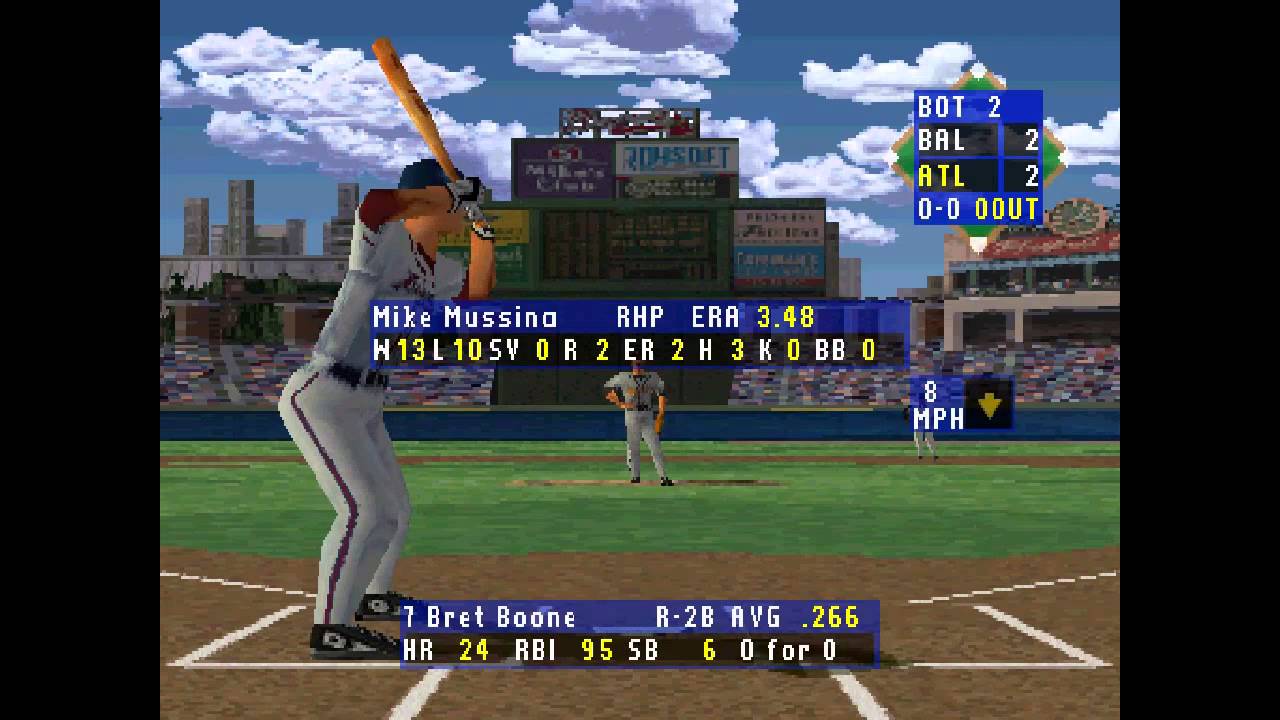Toggle the 8 MPH wind speed display
The width and height of the screenshot is (1280, 720).
(937, 405)
